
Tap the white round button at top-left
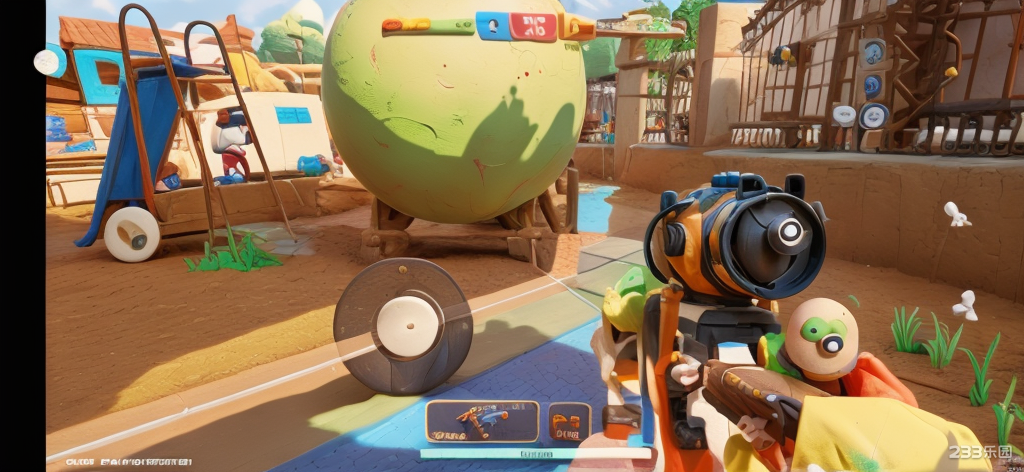tap(47, 62)
